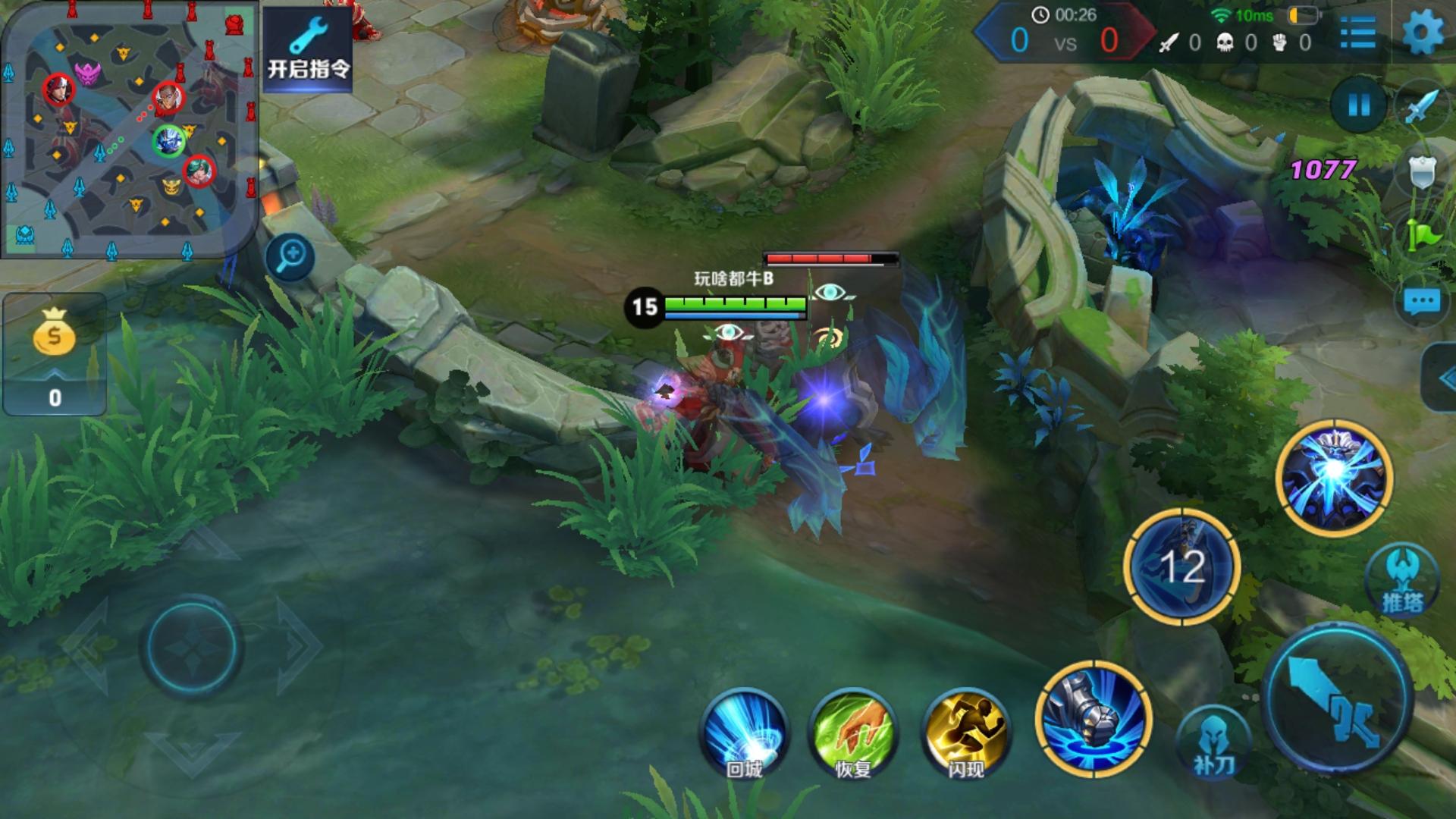Image resolution: width=1456 pixels, height=819 pixels.
Task: Activate the armored fist skill
Action: click(1094, 719)
